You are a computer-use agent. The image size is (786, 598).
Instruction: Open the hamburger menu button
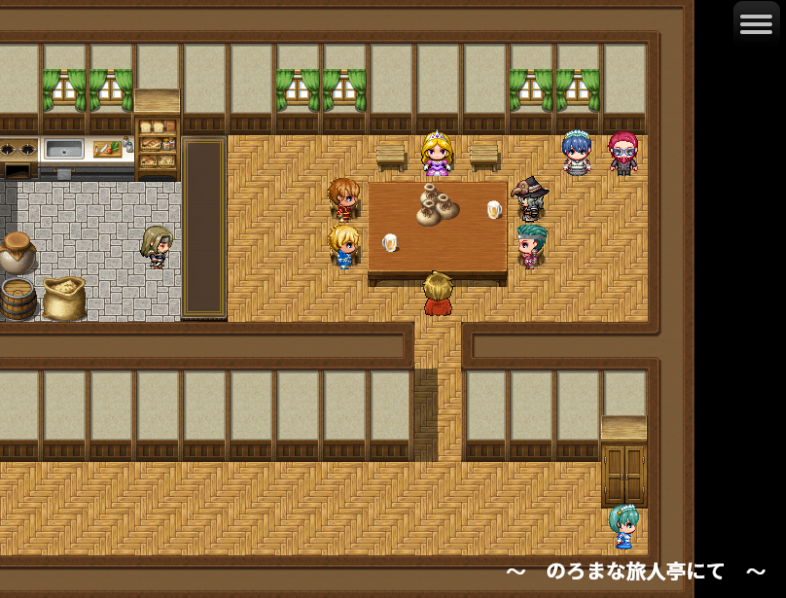756,24
